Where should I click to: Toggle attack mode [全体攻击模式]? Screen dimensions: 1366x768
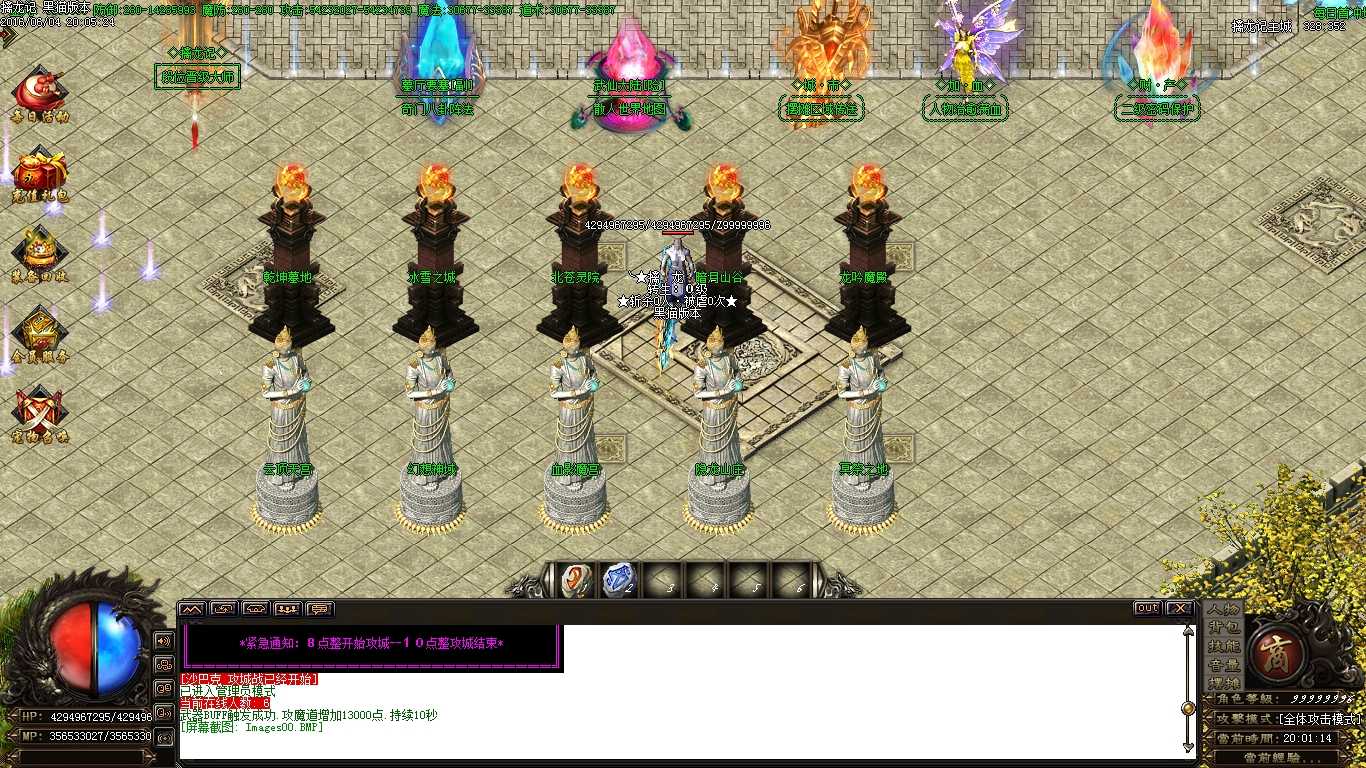coord(1321,719)
